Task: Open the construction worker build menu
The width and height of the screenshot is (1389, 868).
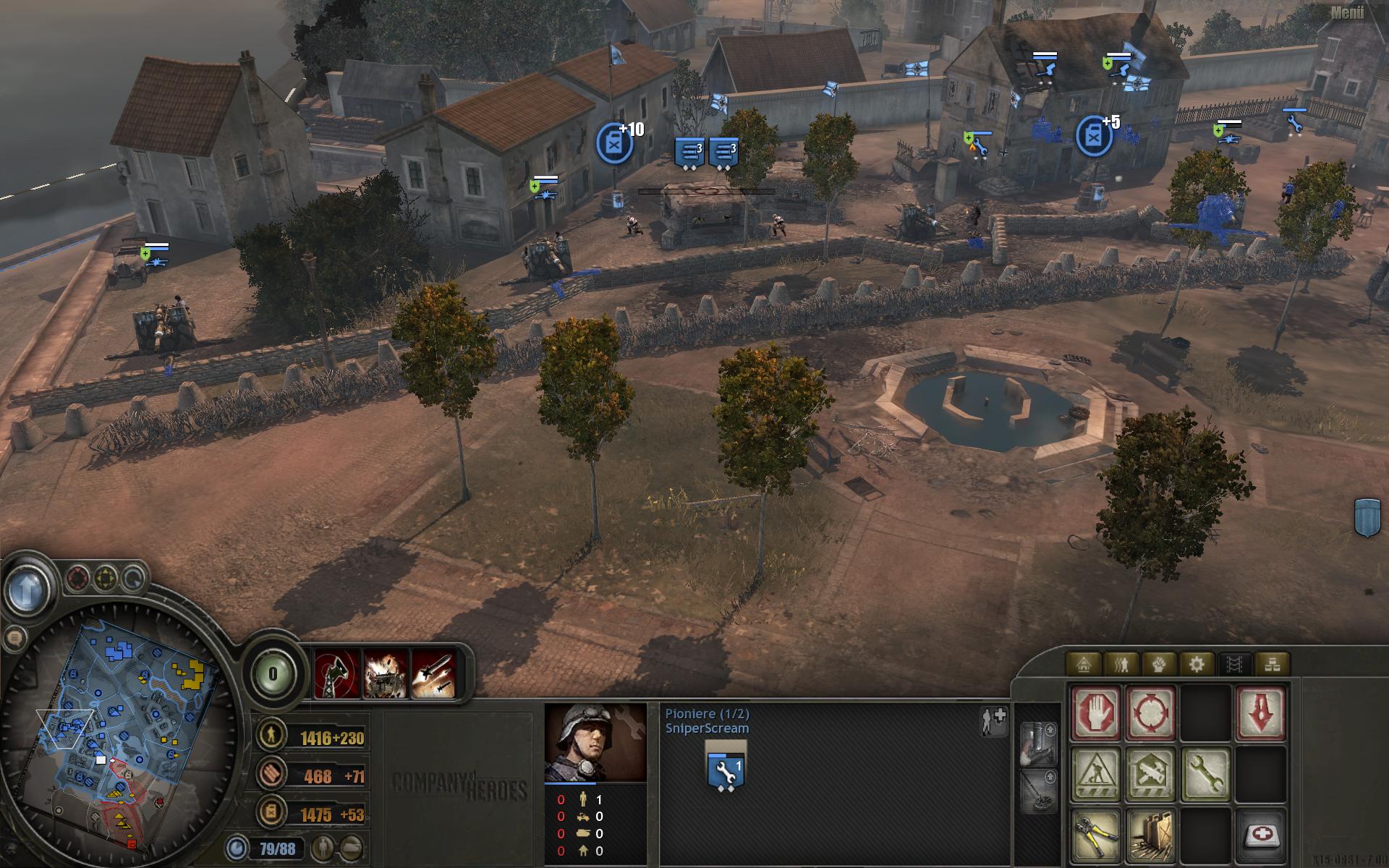Action: (x=1096, y=775)
